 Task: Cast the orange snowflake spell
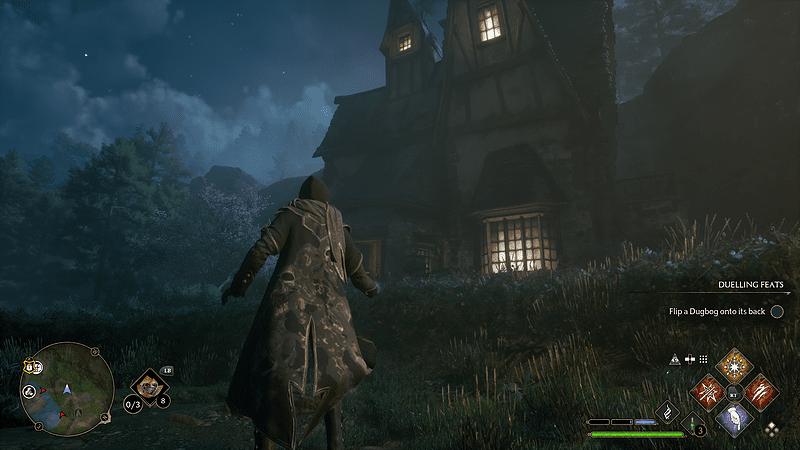(735, 365)
